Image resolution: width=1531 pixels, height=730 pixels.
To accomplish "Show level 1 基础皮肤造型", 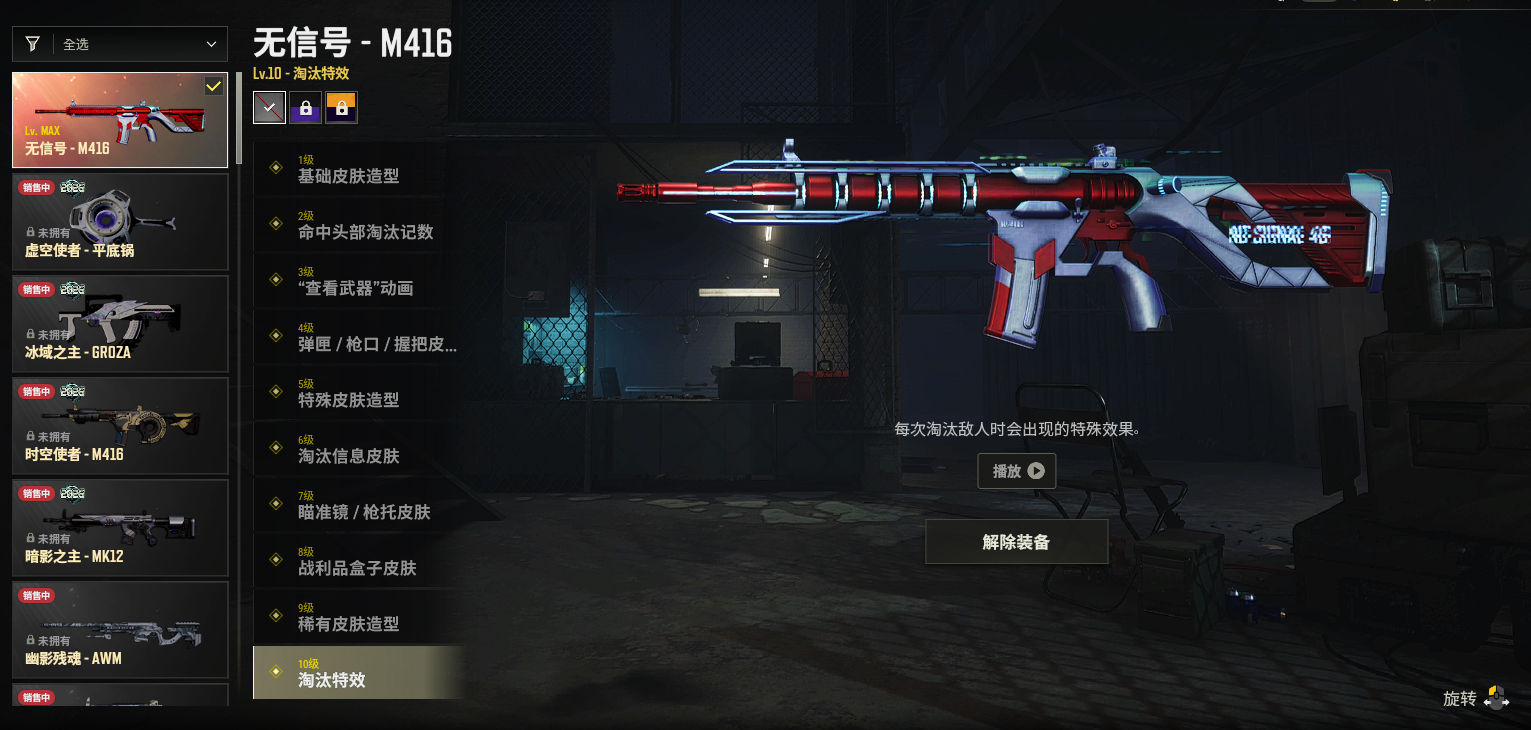I will click(358, 169).
